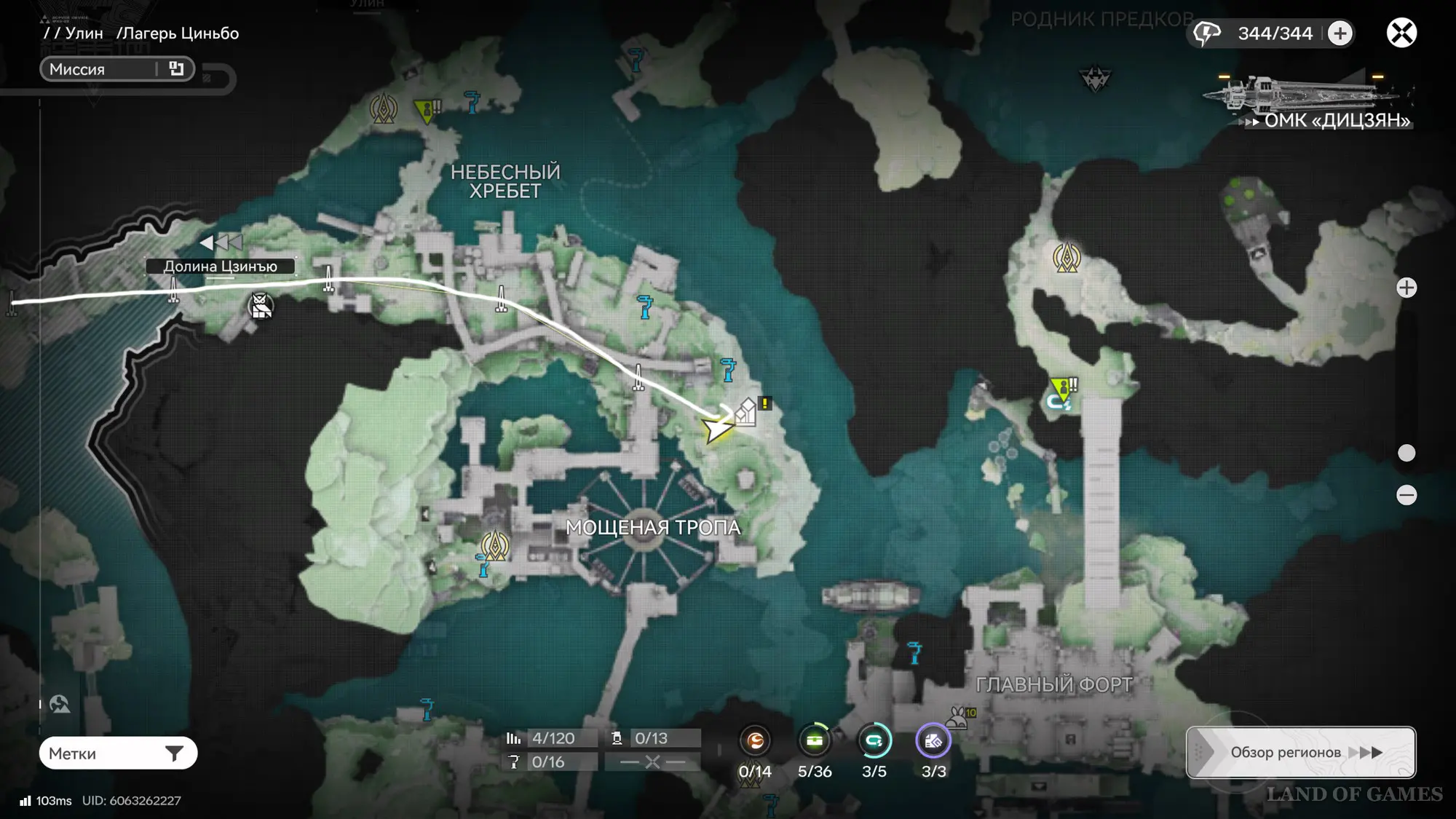Select the owl marker near Долина Цзинъю
This screenshot has height=819, width=1456.
click(x=261, y=306)
